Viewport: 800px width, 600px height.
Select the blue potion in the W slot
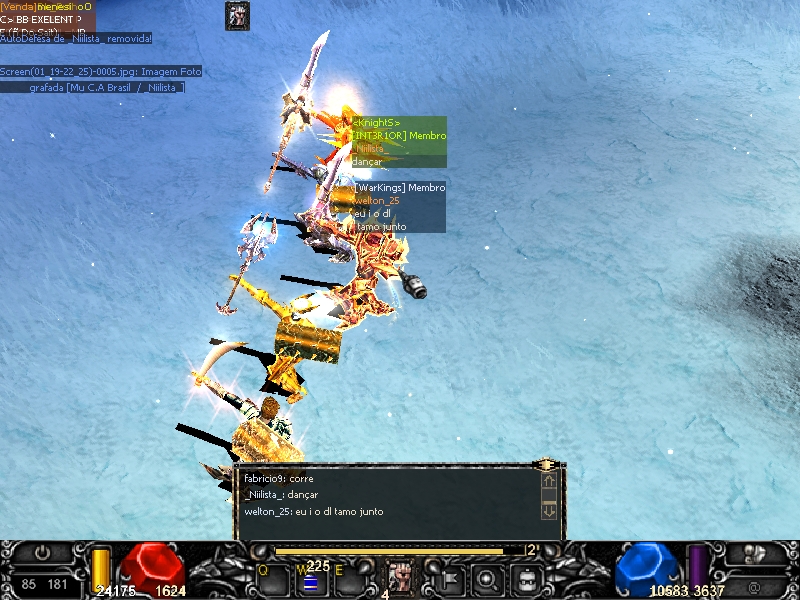click(x=310, y=583)
